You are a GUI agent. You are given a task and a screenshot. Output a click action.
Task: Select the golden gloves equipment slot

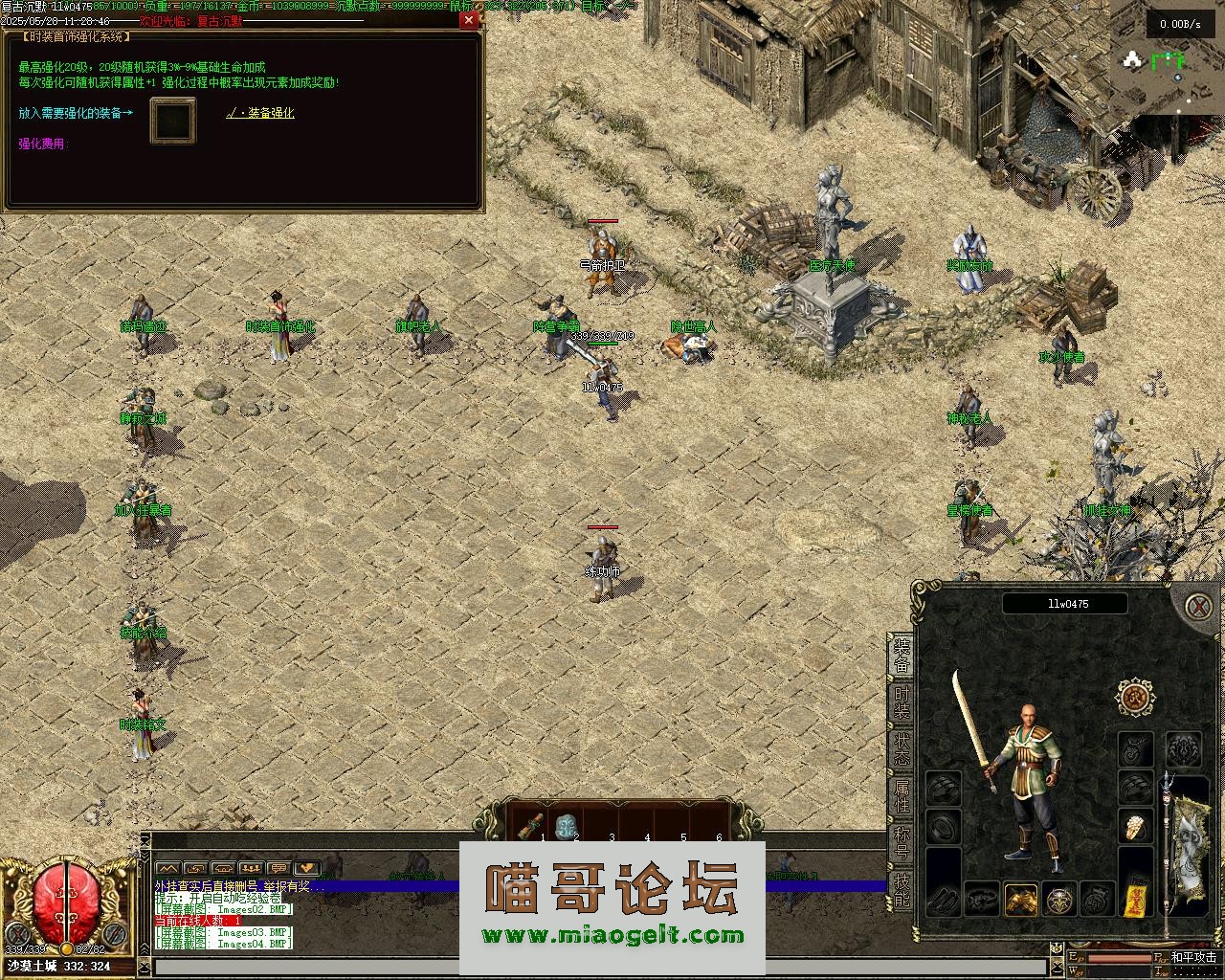1021,899
